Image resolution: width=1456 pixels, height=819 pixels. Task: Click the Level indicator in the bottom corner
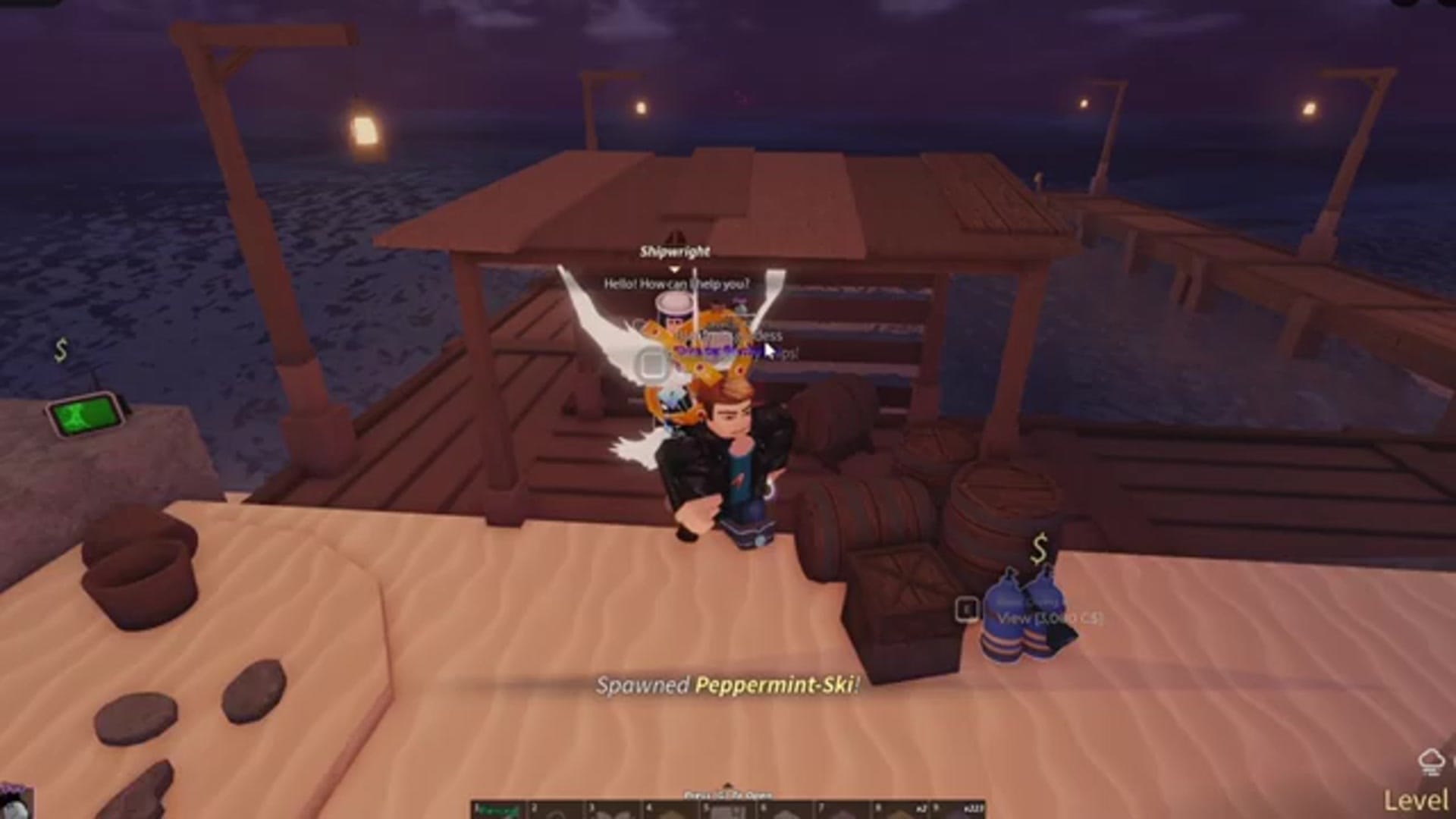[1416, 799]
